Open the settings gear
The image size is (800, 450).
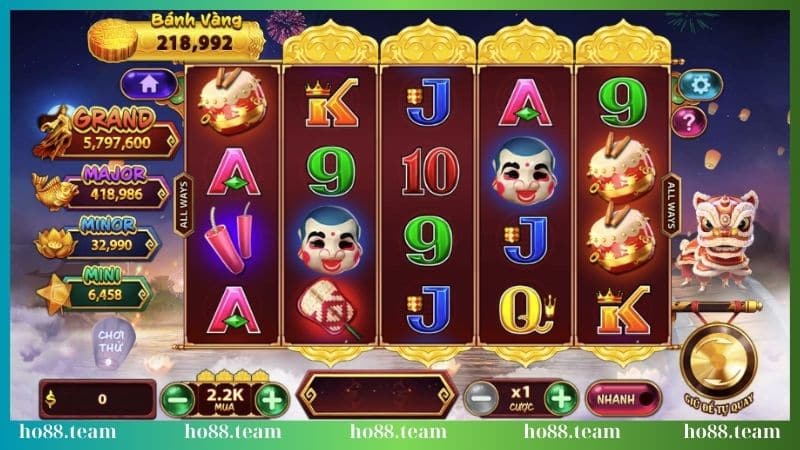[x=699, y=85]
